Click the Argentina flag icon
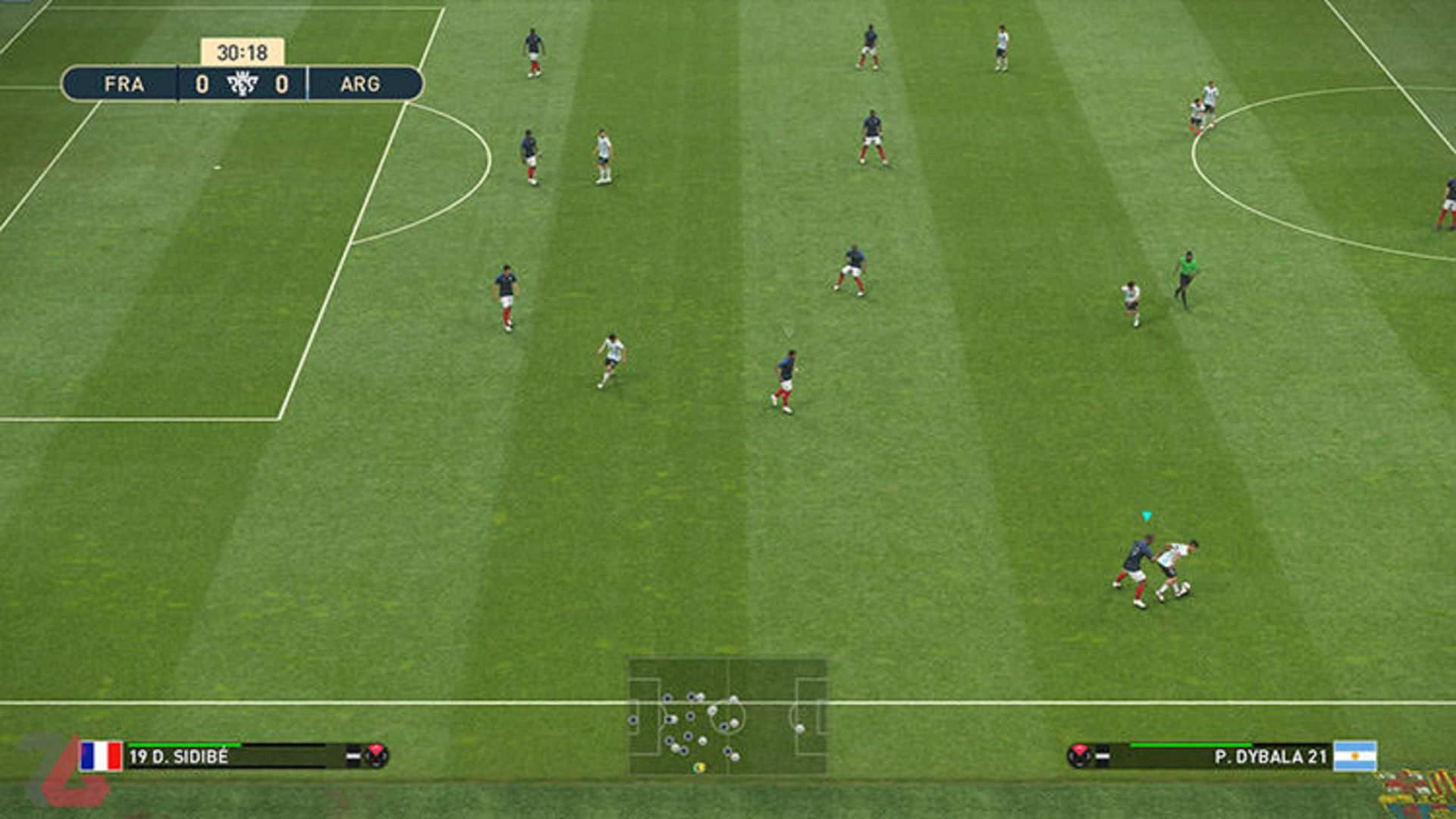This screenshot has height=819, width=1456. coord(1354,756)
